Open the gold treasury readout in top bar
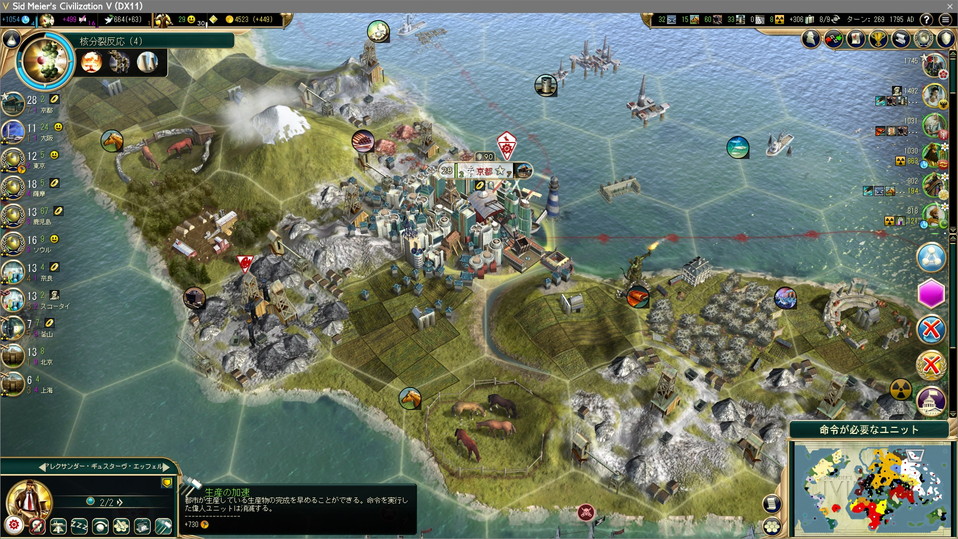 (235, 19)
